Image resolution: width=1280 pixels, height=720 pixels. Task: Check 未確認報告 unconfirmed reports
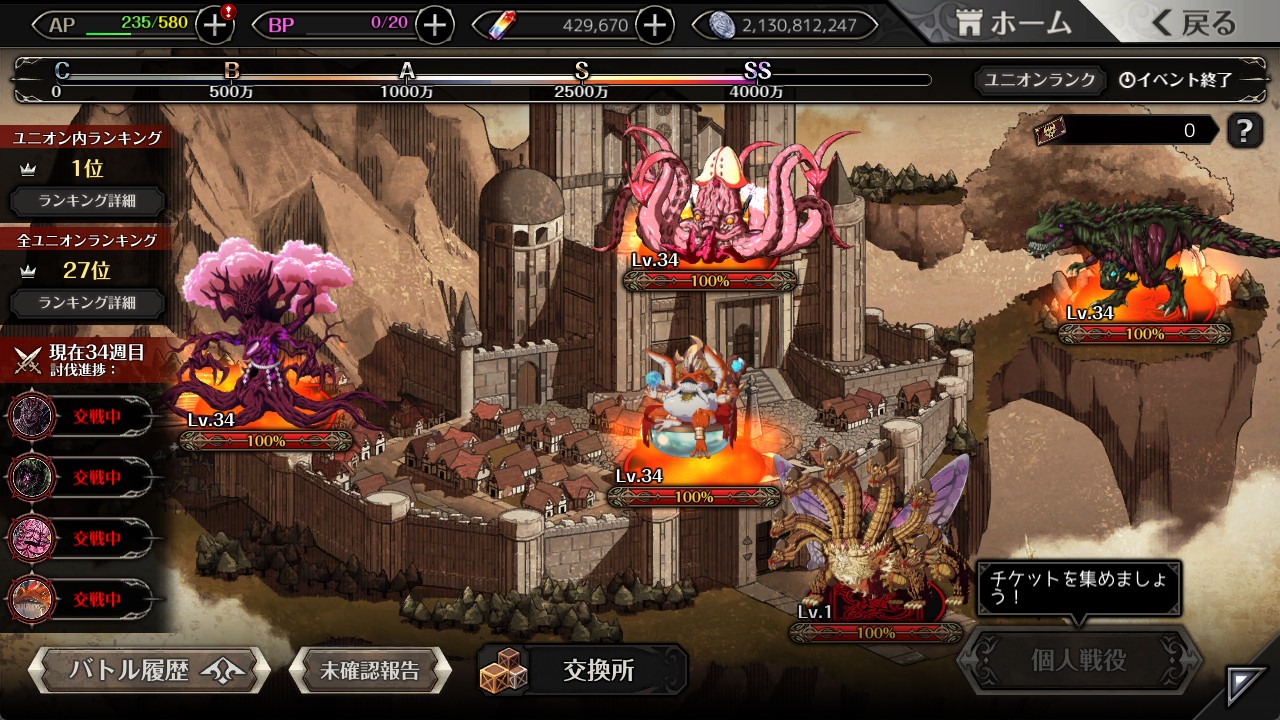coord(370,670)
